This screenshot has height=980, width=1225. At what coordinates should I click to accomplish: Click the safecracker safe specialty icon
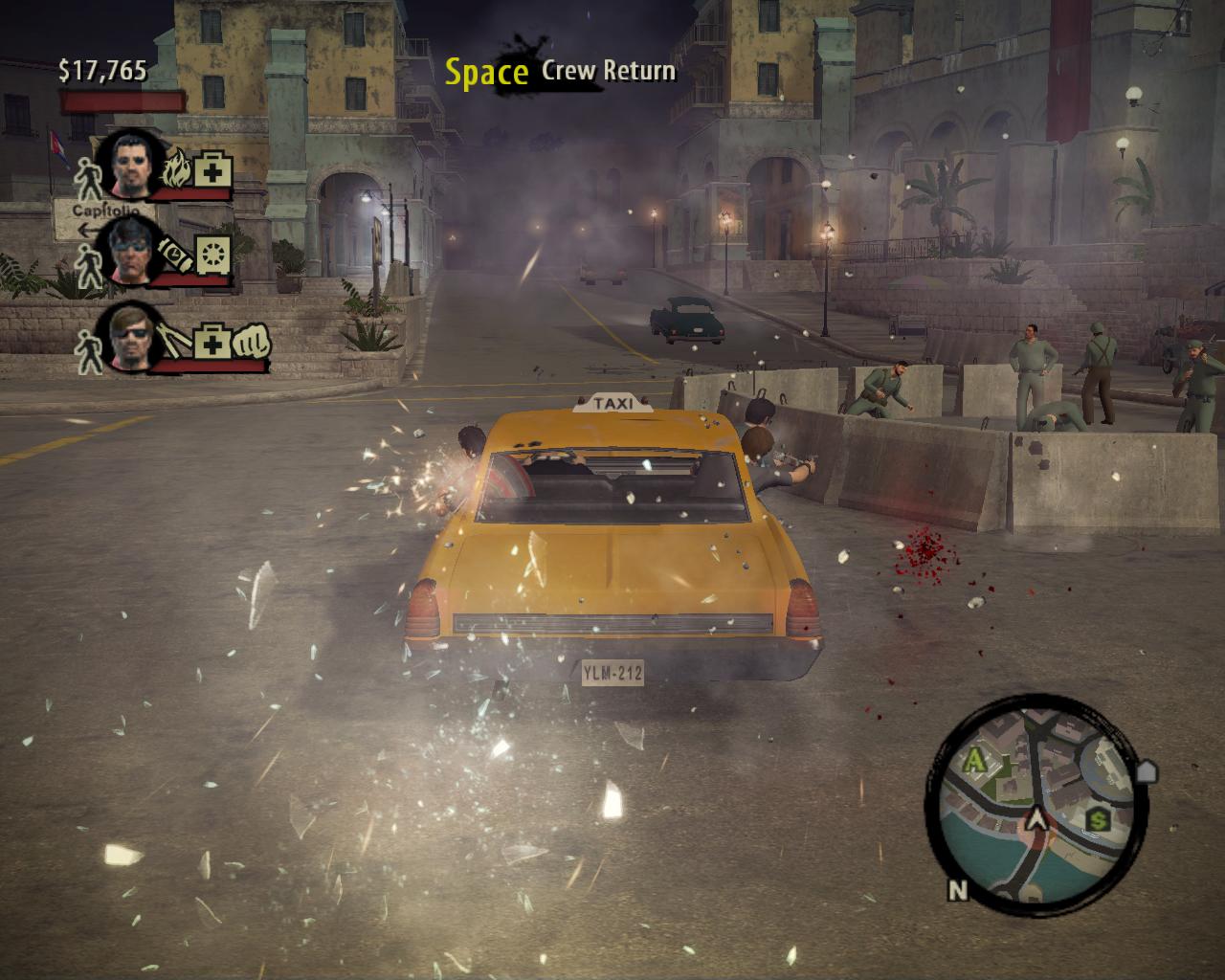[212, 254]
